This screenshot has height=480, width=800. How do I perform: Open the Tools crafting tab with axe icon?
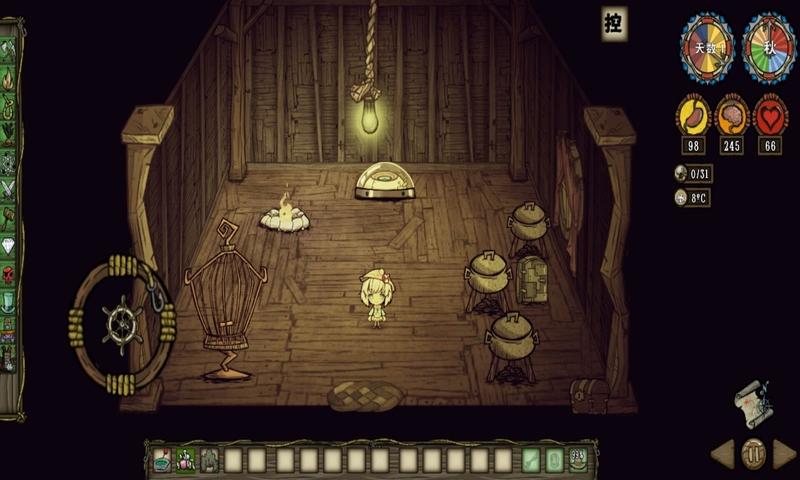click(x=9, y=49)
